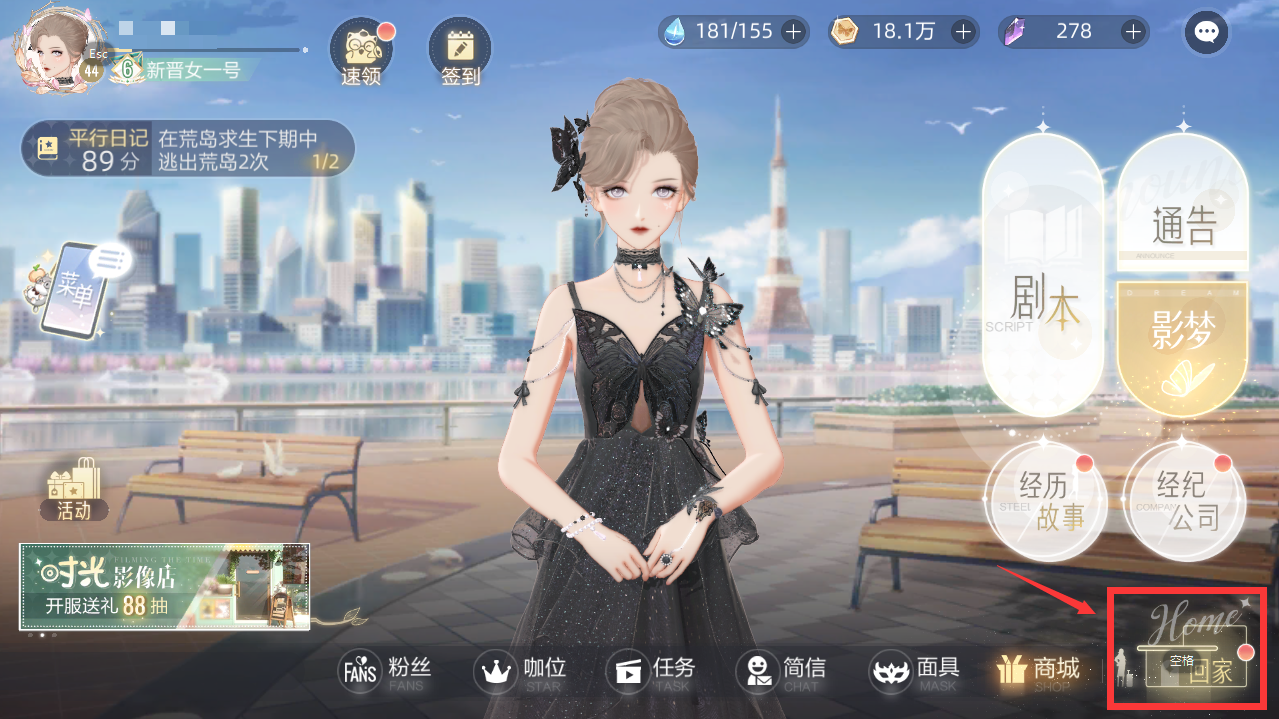Add more gold coins currency
This screenshot has height=719, width=1279.
pyautogui.click(x=963, y=32)
